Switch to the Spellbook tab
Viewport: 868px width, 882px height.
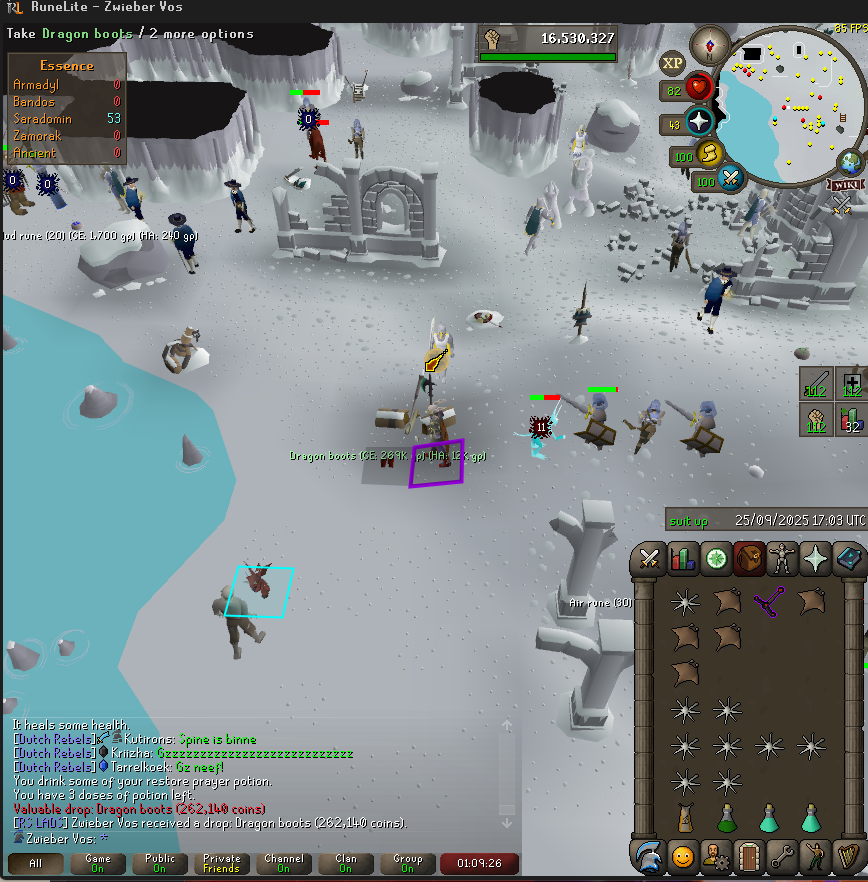849,558
